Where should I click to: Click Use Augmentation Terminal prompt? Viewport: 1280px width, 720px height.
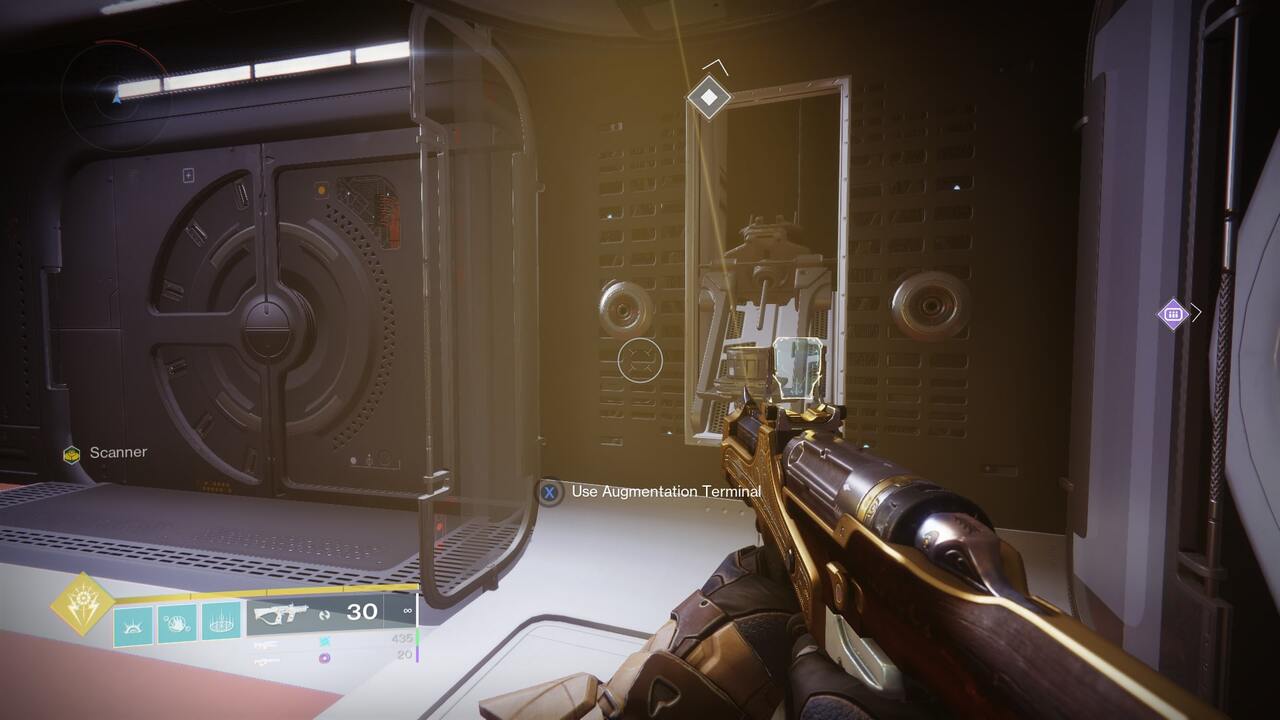click(663, 491)
